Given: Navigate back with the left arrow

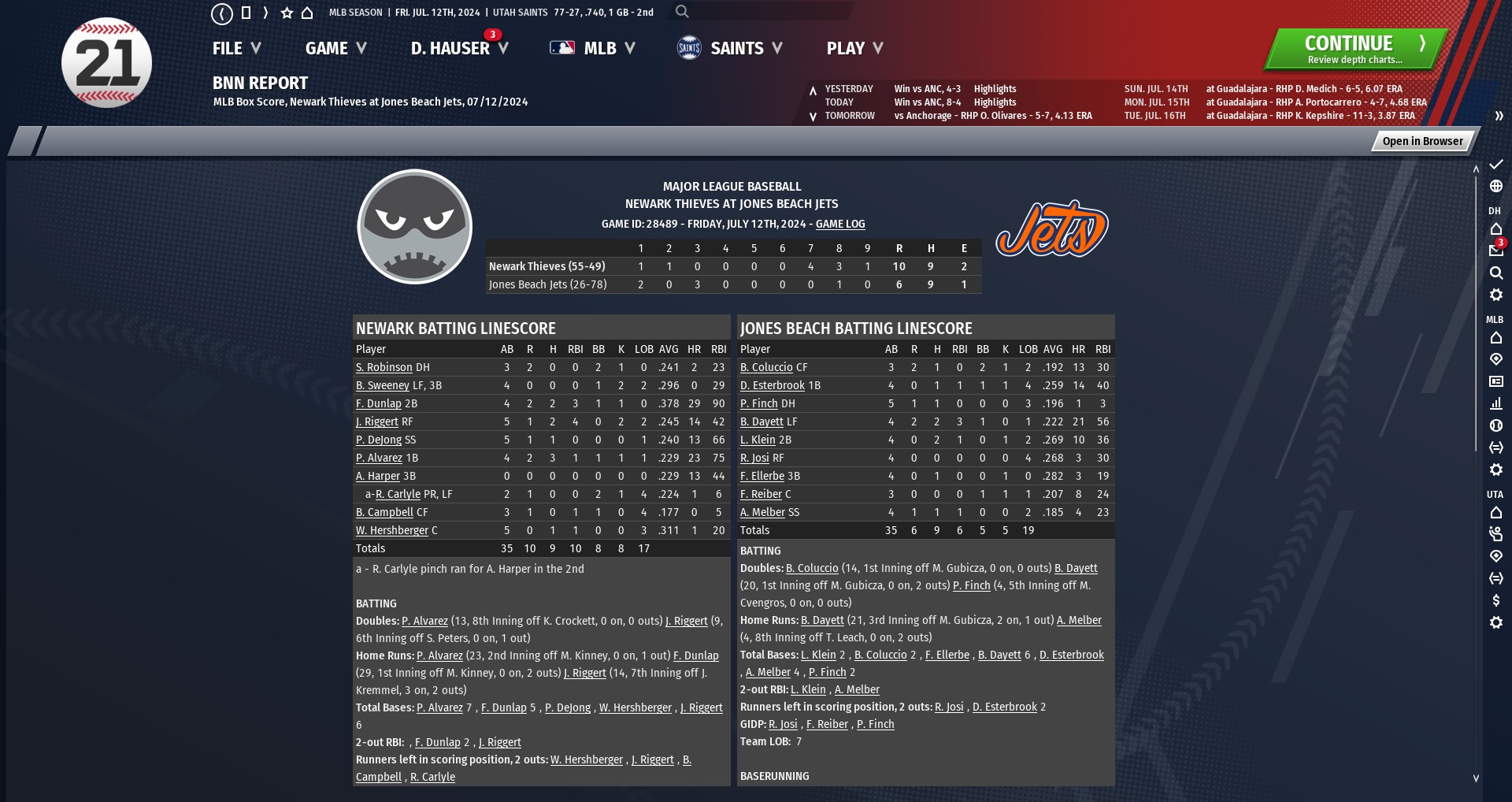Looking at the screenshot, I should point(222,13).
